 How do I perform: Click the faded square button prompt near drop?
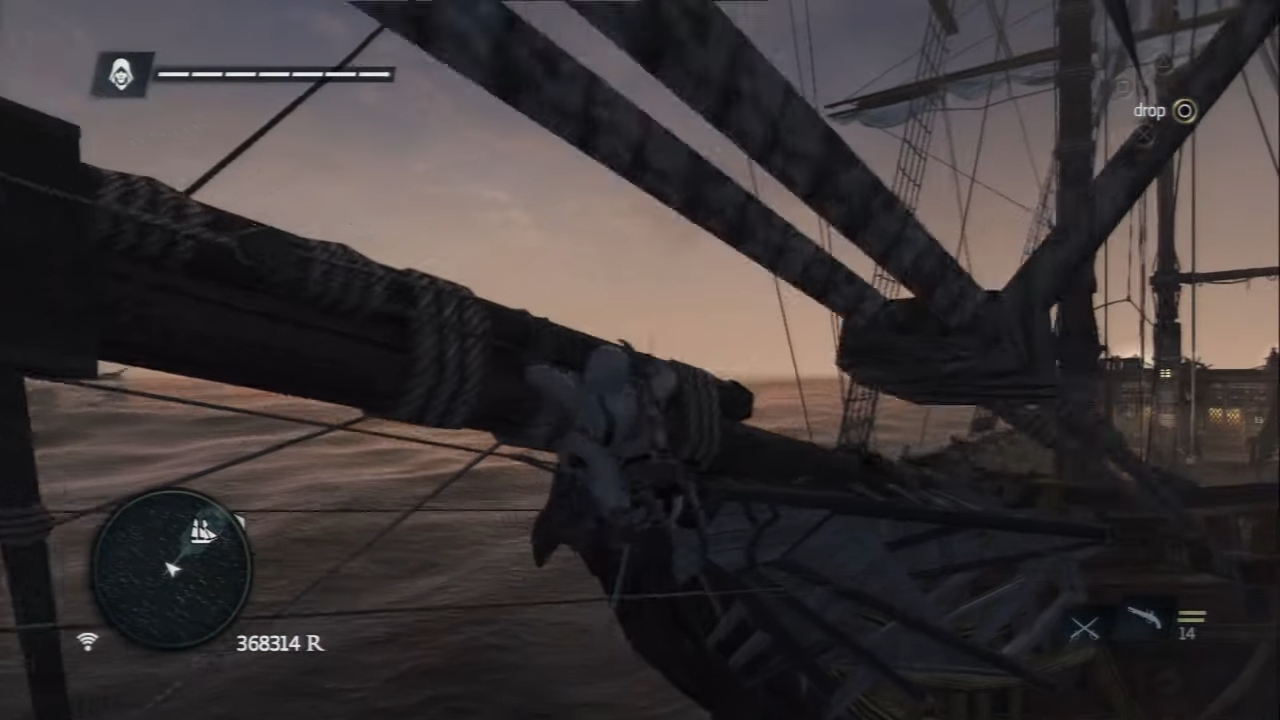1122,85
